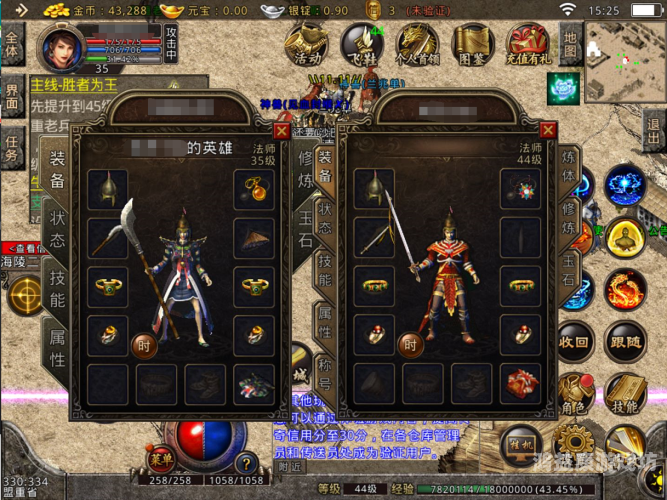The image size is (667, 500).
Task: Open the hero panel's 修炼 cultivation tab
Action: 305,168
